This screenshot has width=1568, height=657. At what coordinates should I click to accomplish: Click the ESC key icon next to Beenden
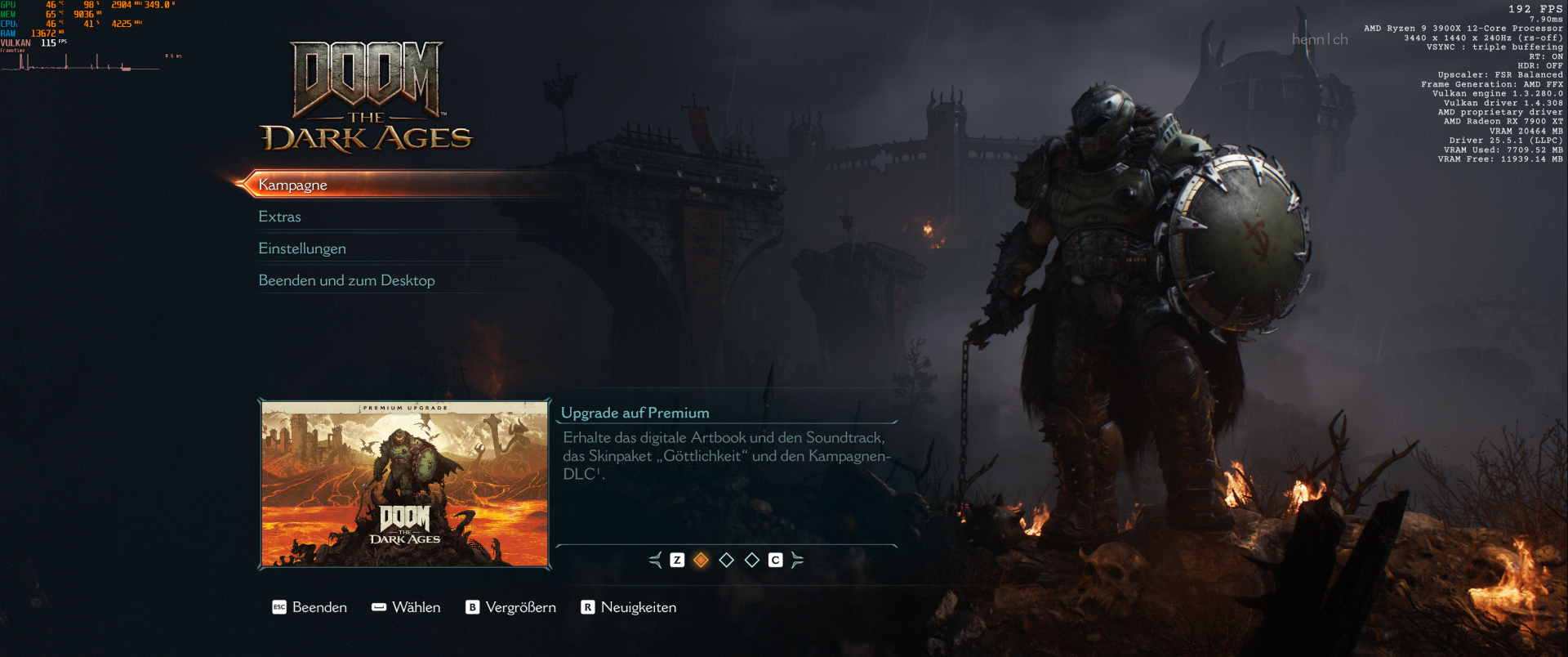point(278,607)
